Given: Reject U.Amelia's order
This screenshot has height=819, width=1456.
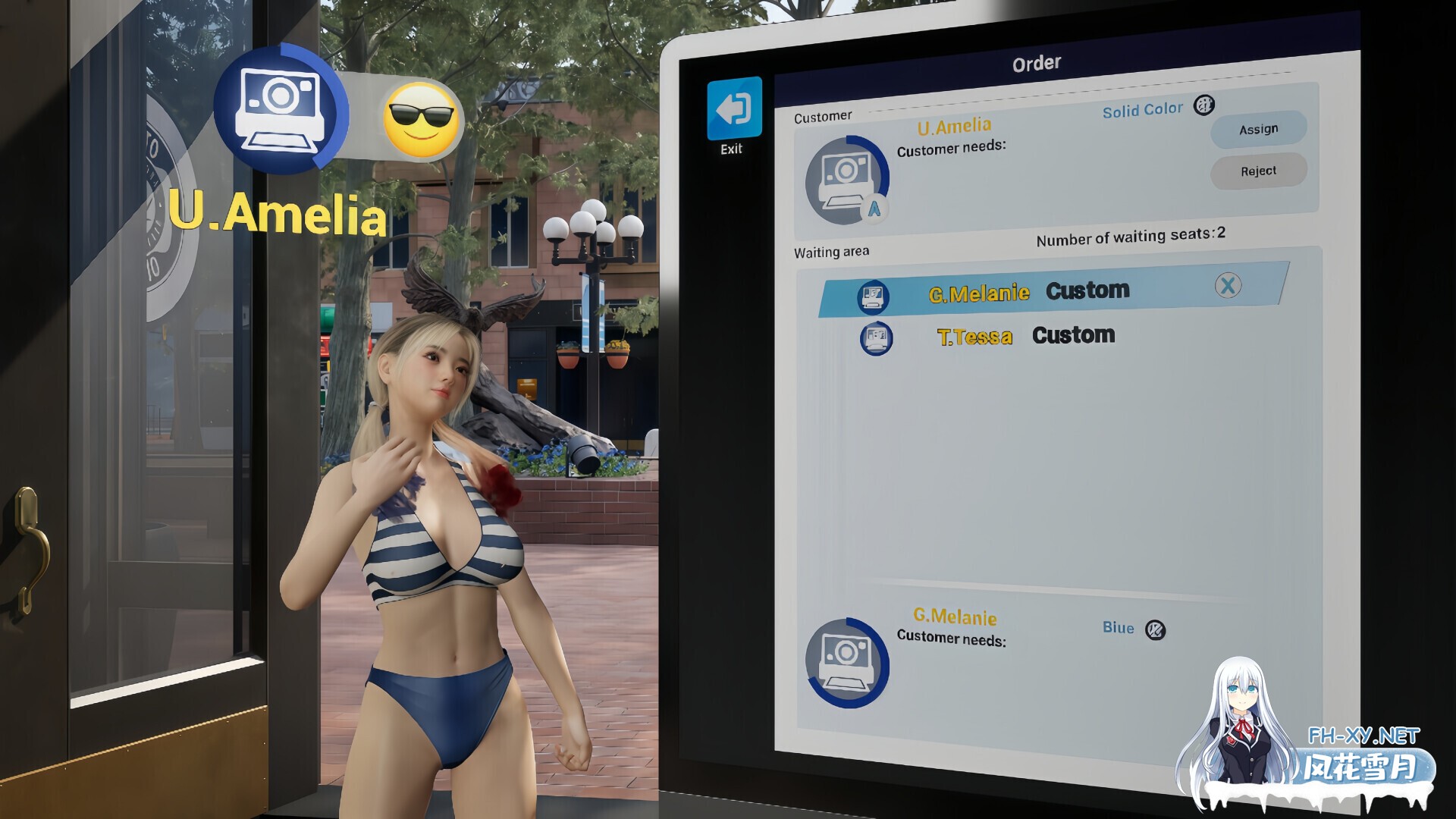Looking at the screenshot, I should 1258,171.
